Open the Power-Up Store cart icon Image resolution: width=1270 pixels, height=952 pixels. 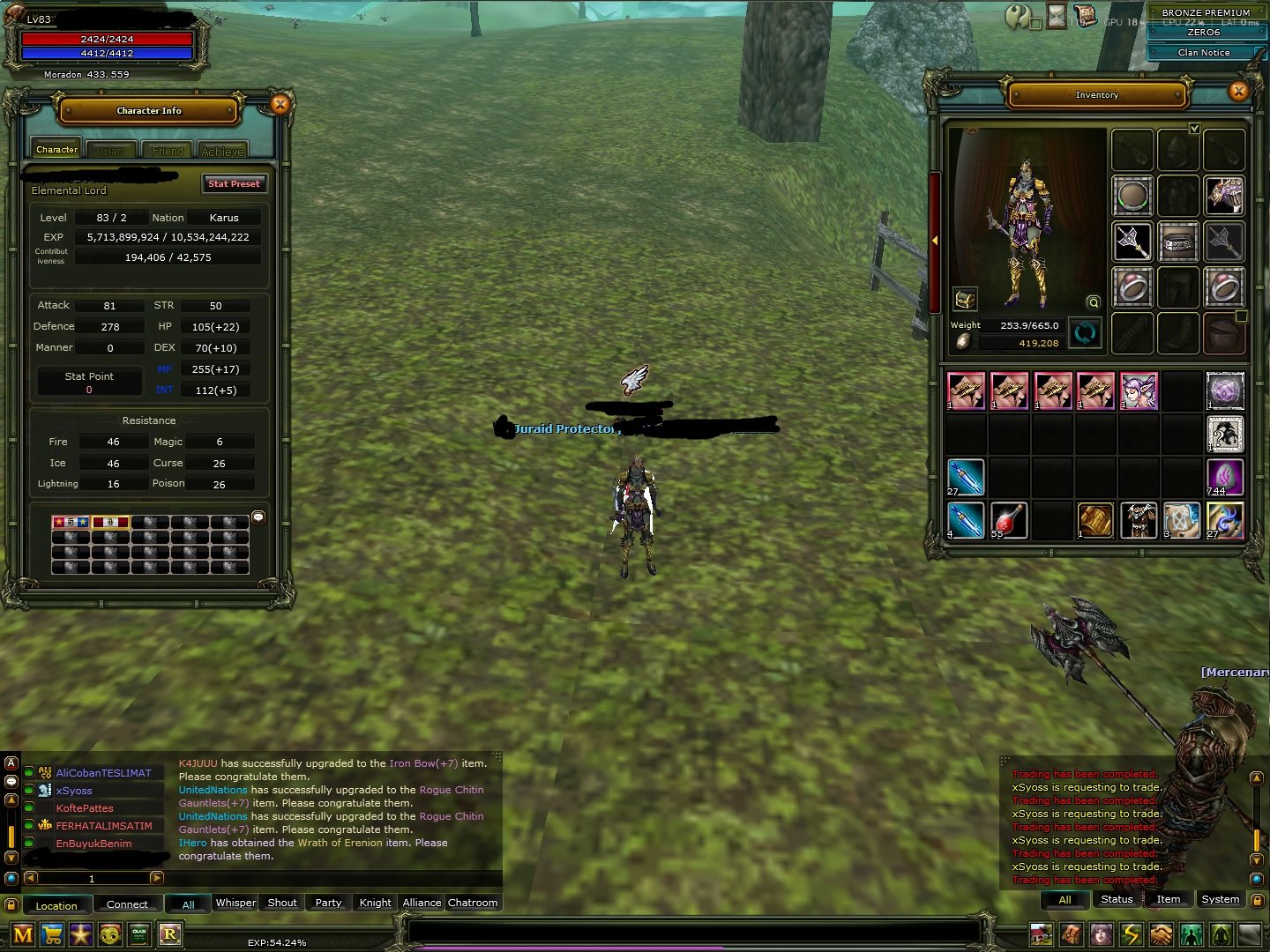tap(53, 934)
